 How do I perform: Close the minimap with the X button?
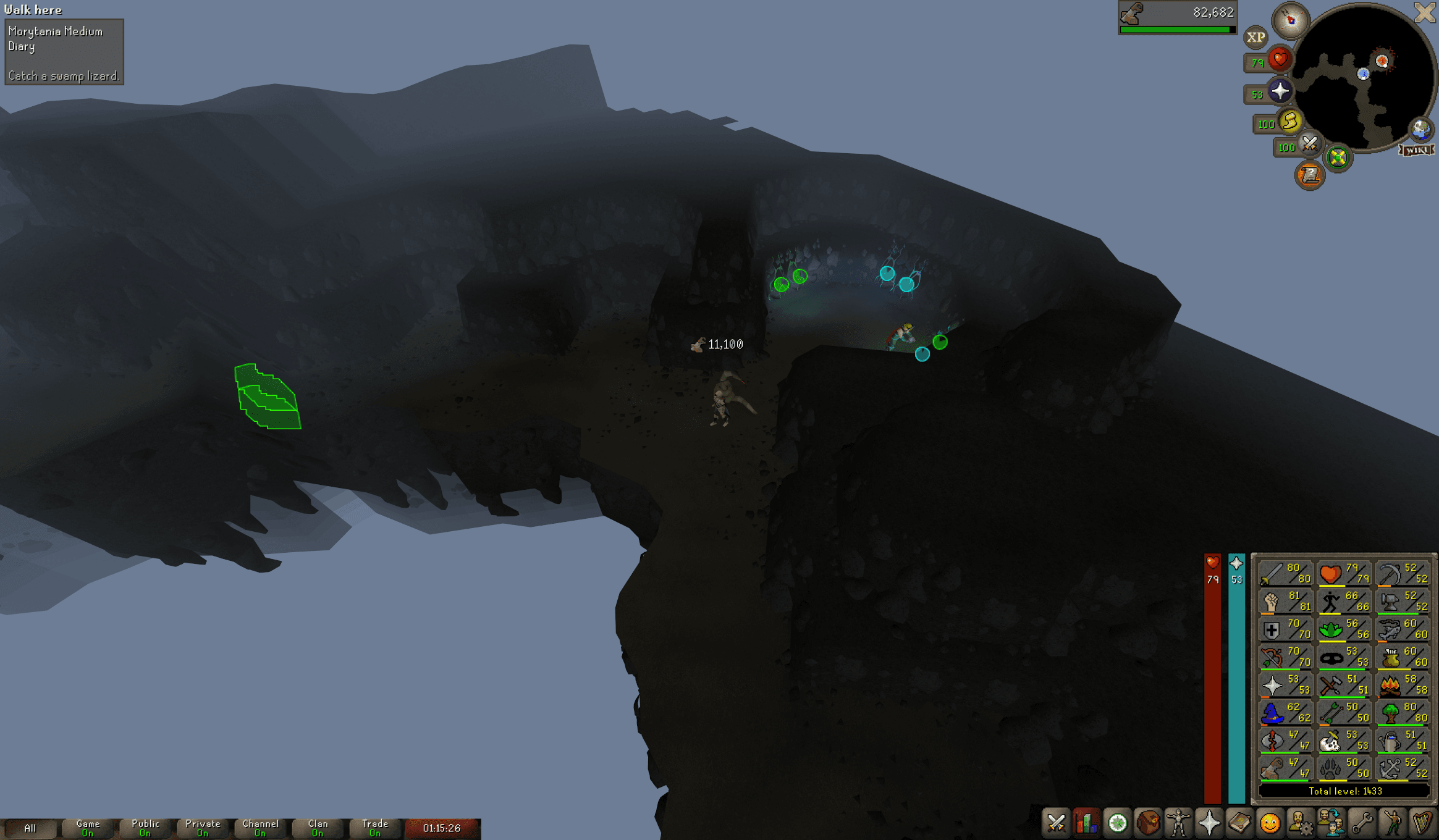1425,12
